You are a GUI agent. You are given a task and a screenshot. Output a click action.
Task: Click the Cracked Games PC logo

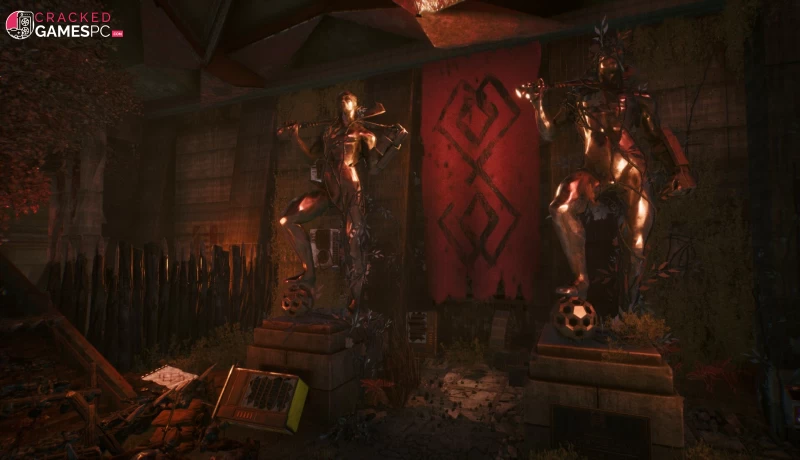(64, 25)
